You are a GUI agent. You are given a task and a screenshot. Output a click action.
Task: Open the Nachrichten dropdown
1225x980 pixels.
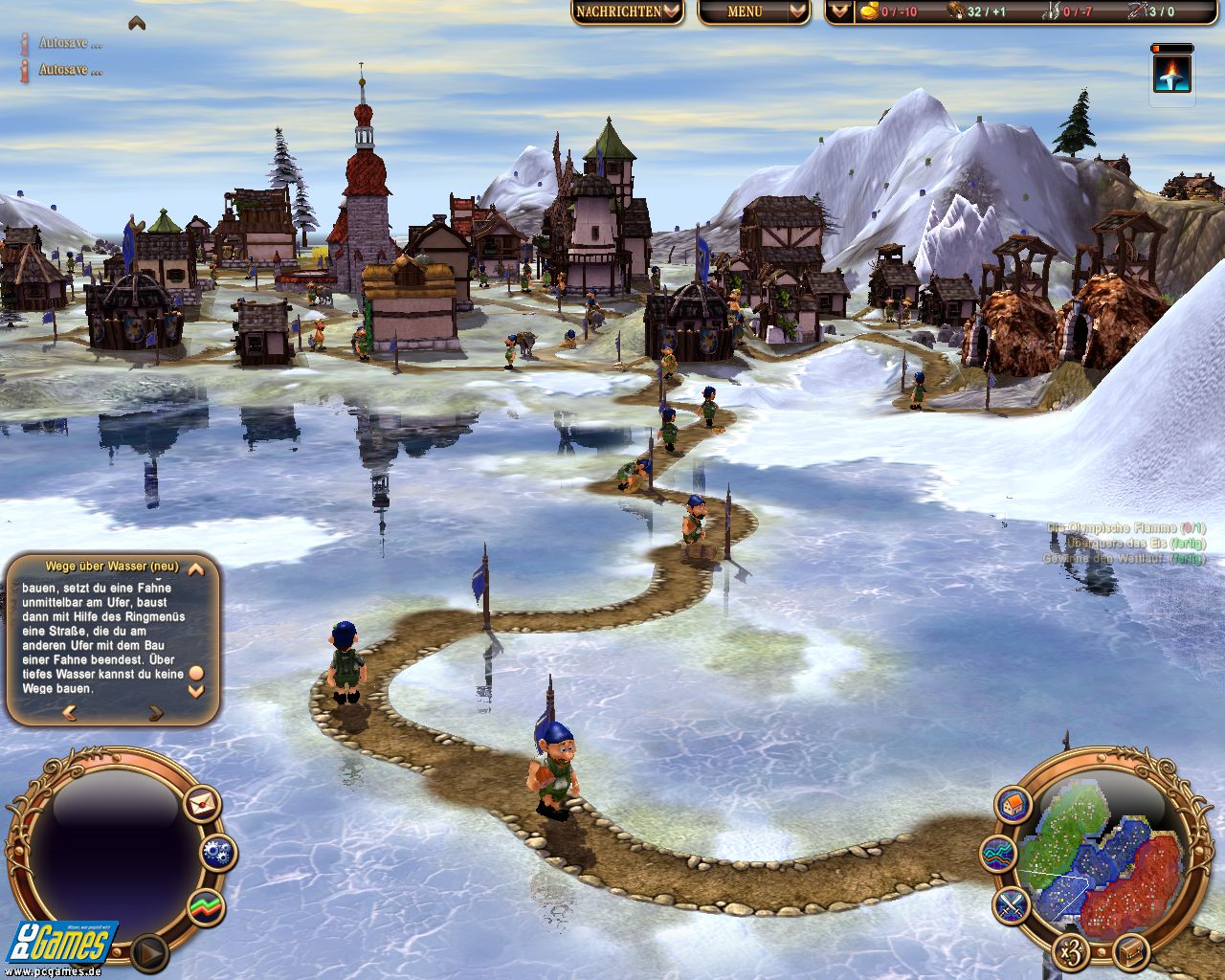(628, 11)
